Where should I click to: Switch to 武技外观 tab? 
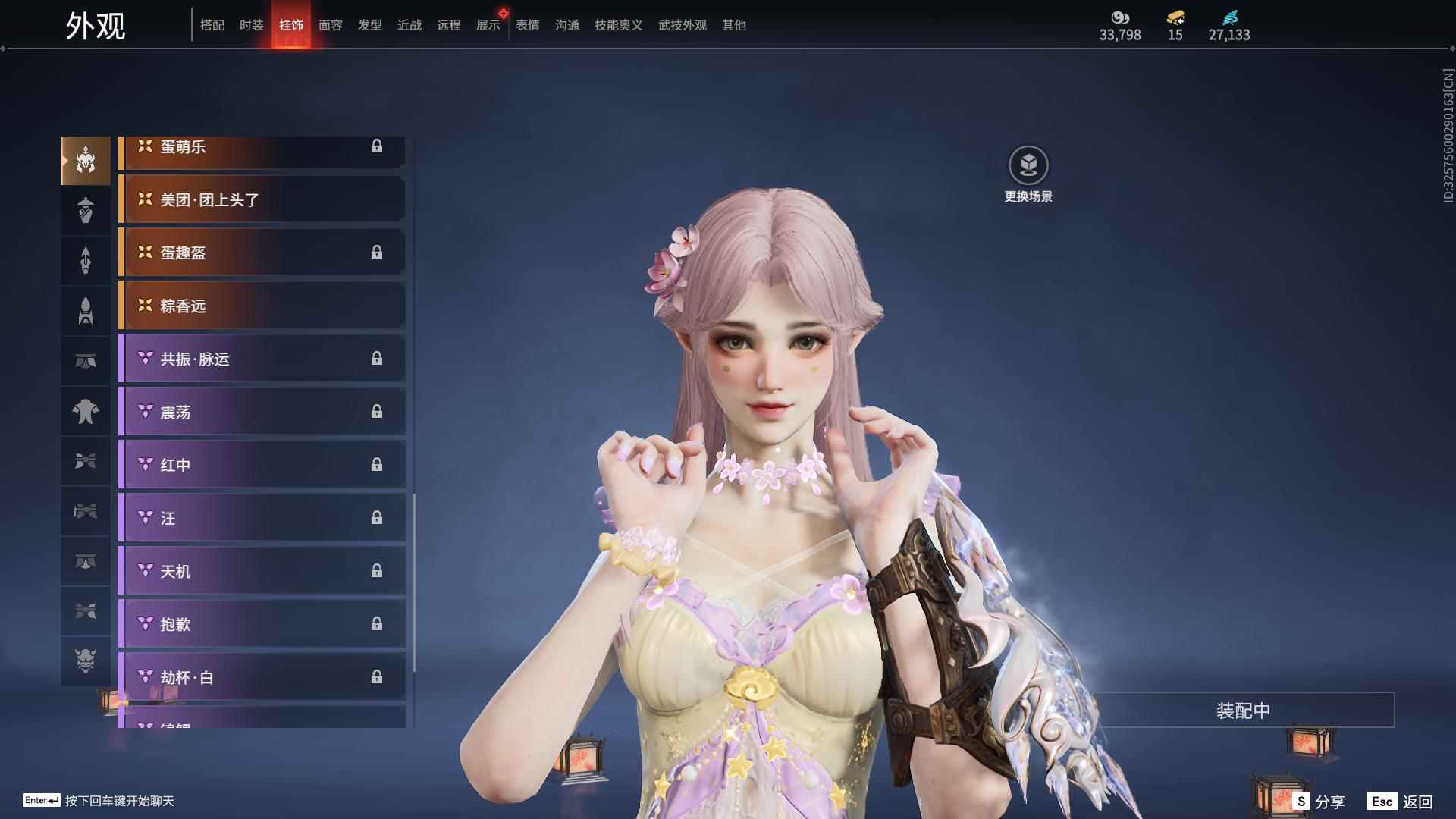(x=682, y=25)
